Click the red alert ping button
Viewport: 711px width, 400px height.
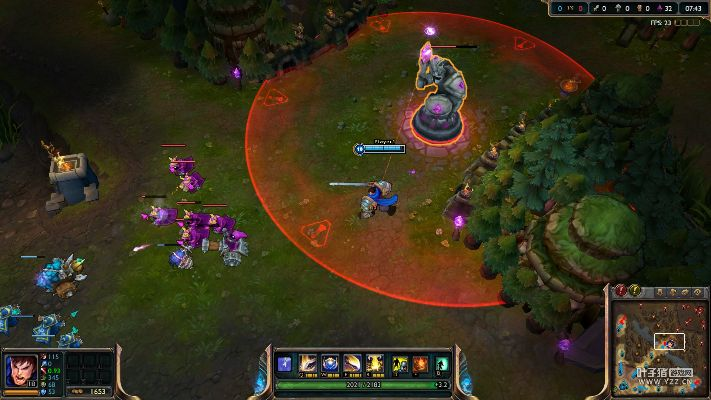click(x=620, y=290)
